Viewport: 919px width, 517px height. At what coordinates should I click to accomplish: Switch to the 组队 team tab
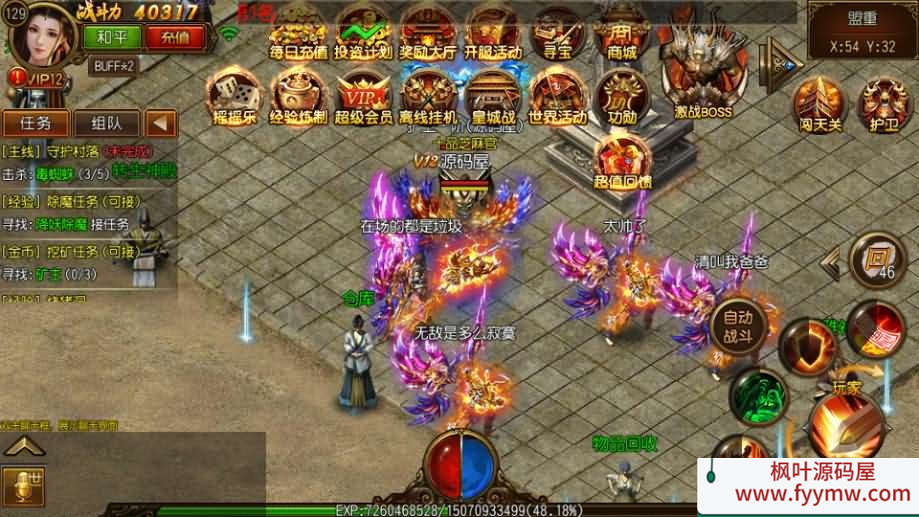[107, 123]
